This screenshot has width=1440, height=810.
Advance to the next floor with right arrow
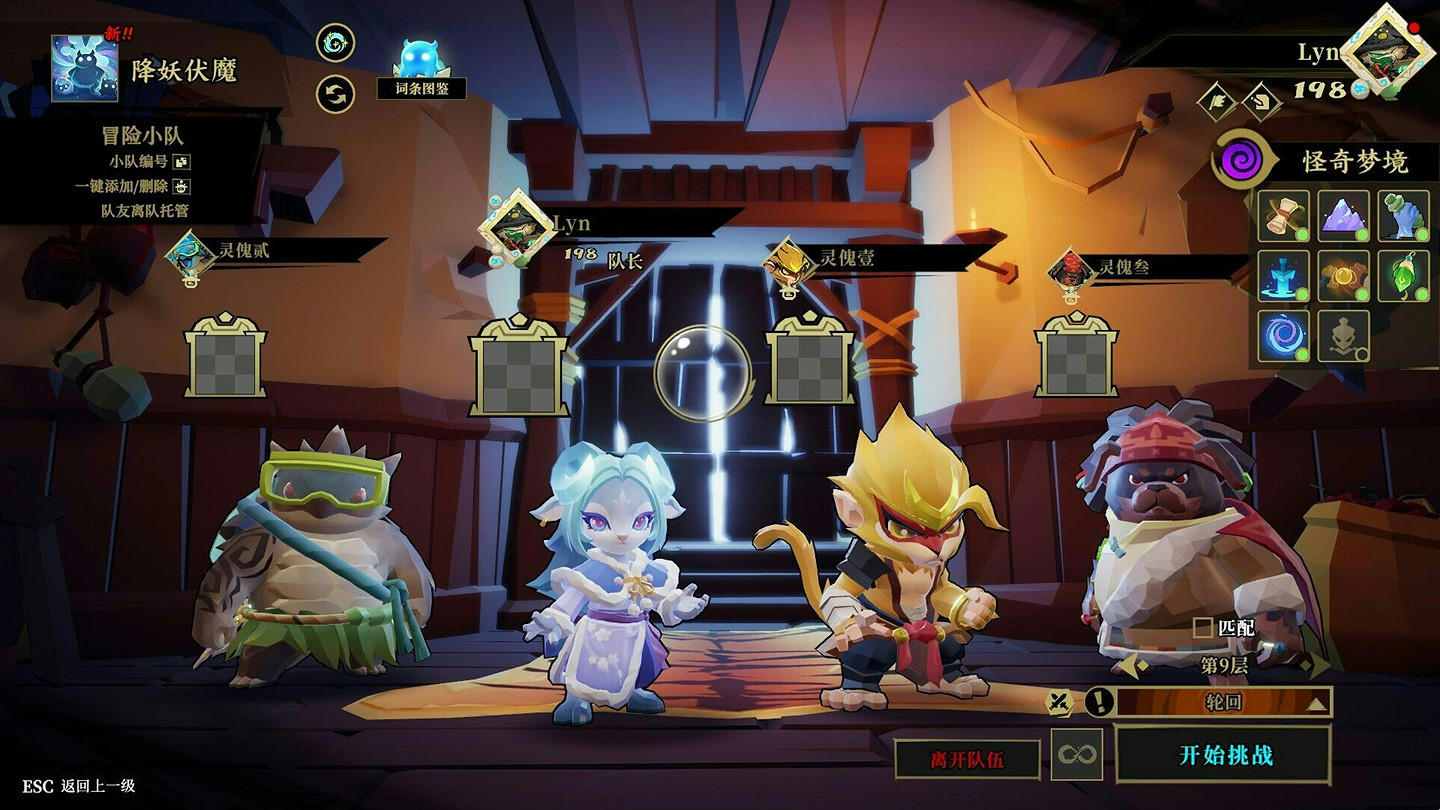[1320, 665]
